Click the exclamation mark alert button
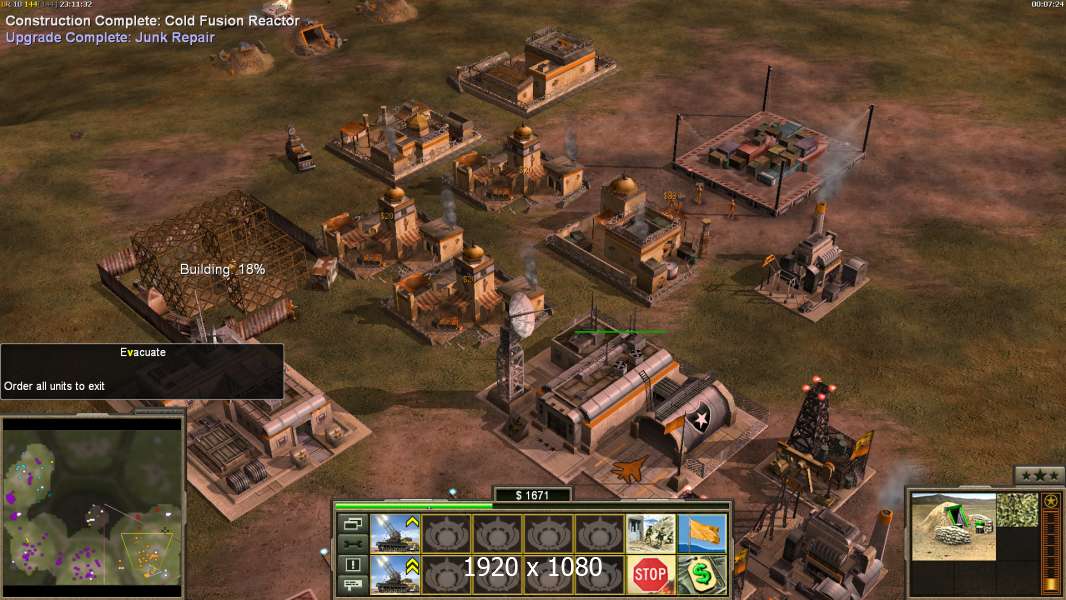The height and width of the screenshot is (600, 1066). pyautogui.click(x=352, y=565)
